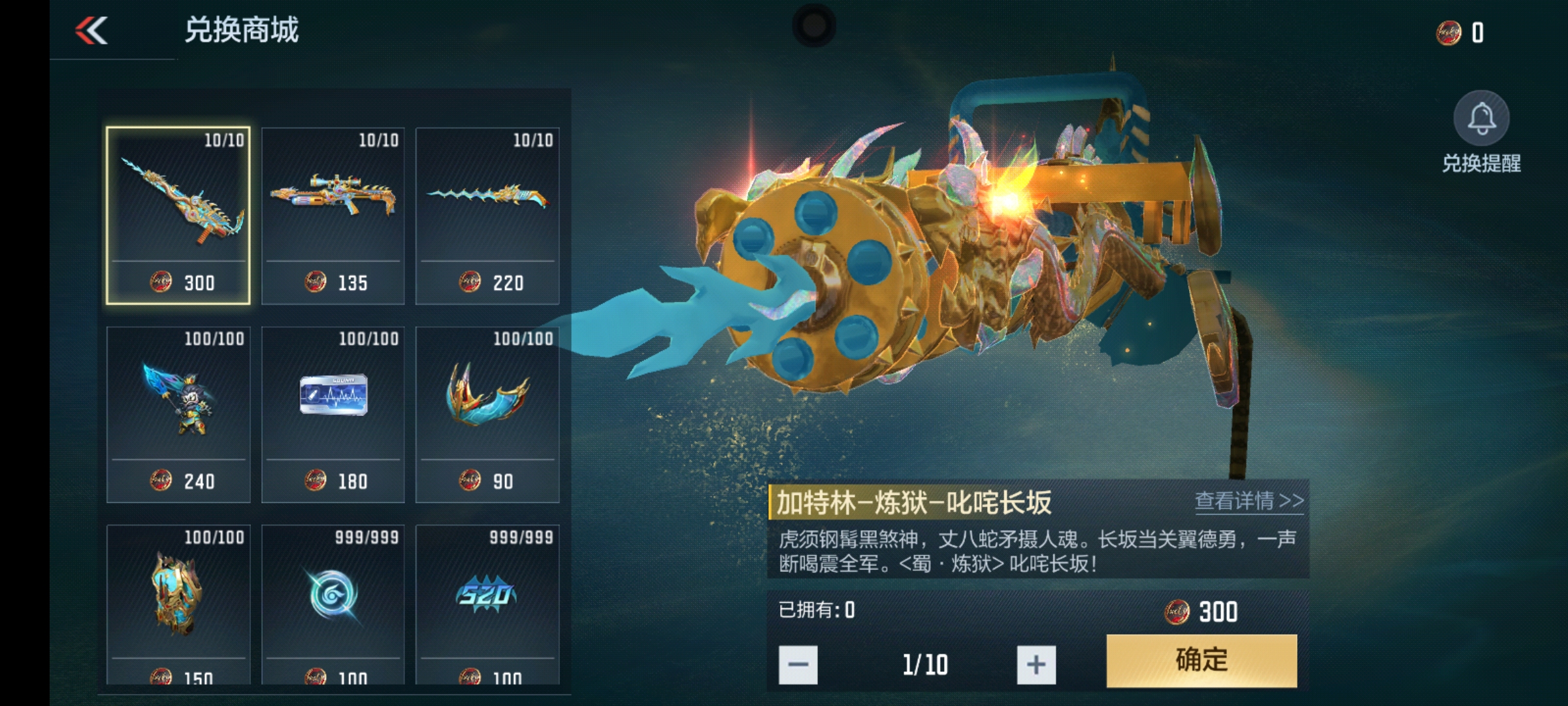The height and width of the screenshot is (706, 1568).
Task: Open the 兑换提醒 exchange reminder bell
Action: 1481,120
